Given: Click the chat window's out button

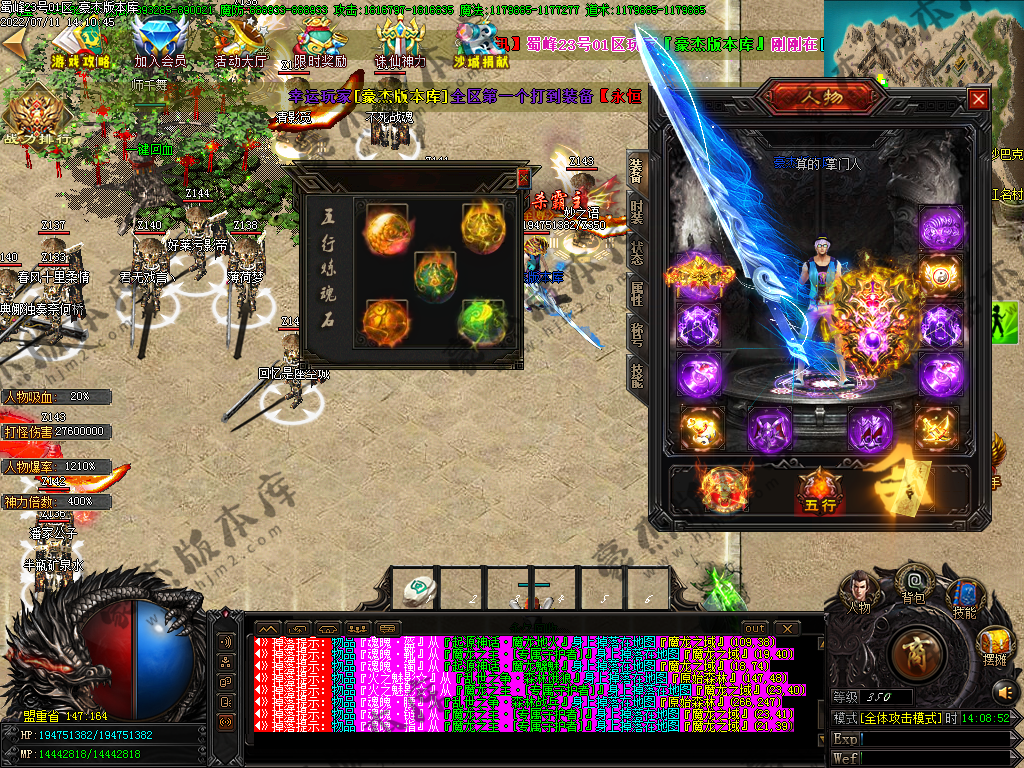Looking at the screenshot, I should coord(756,628).
